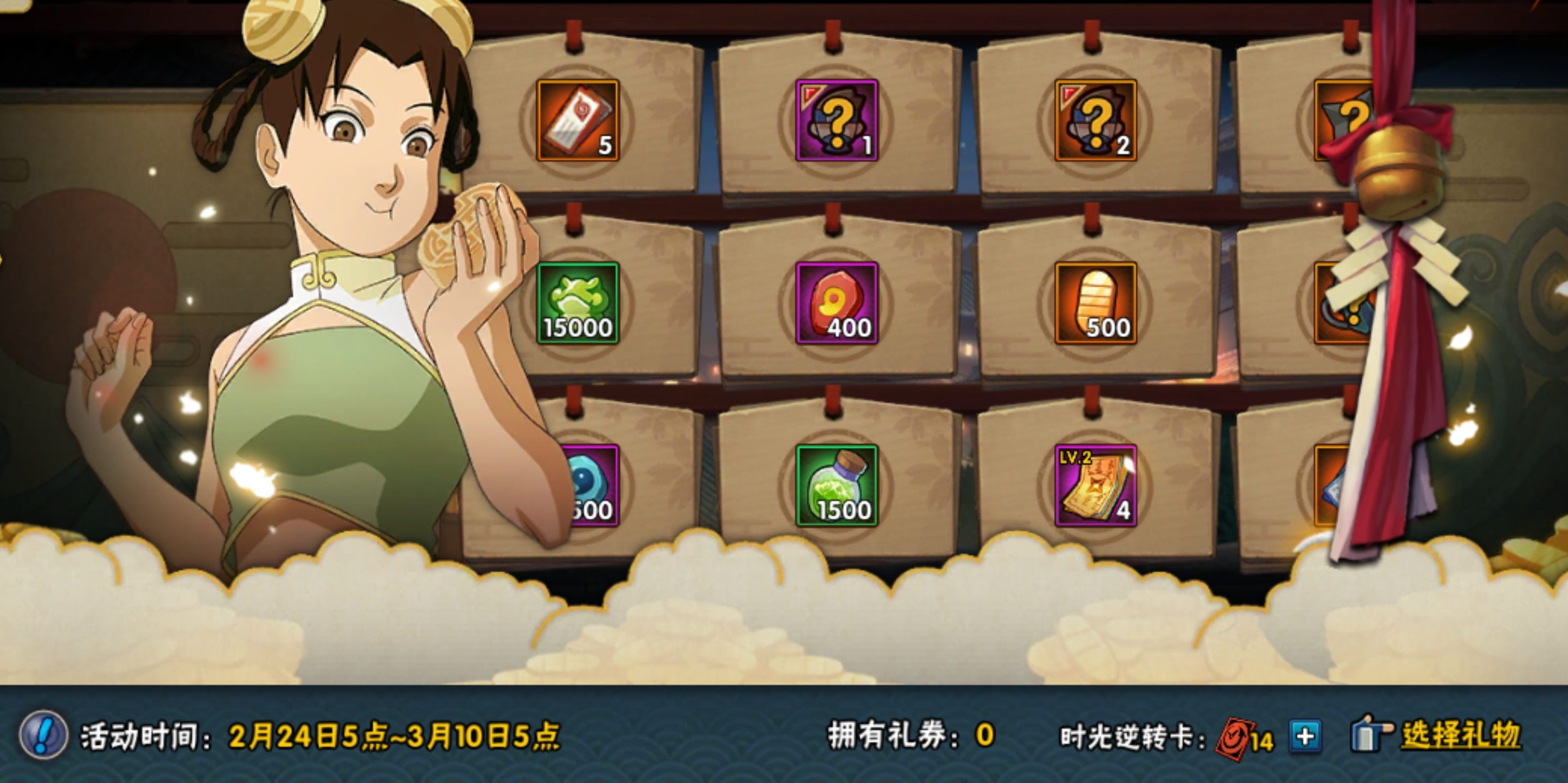Choose the orange mystery ninja reward marked 2
The width and height of the screenshot is (1568, 783).
pos(1095,121)
